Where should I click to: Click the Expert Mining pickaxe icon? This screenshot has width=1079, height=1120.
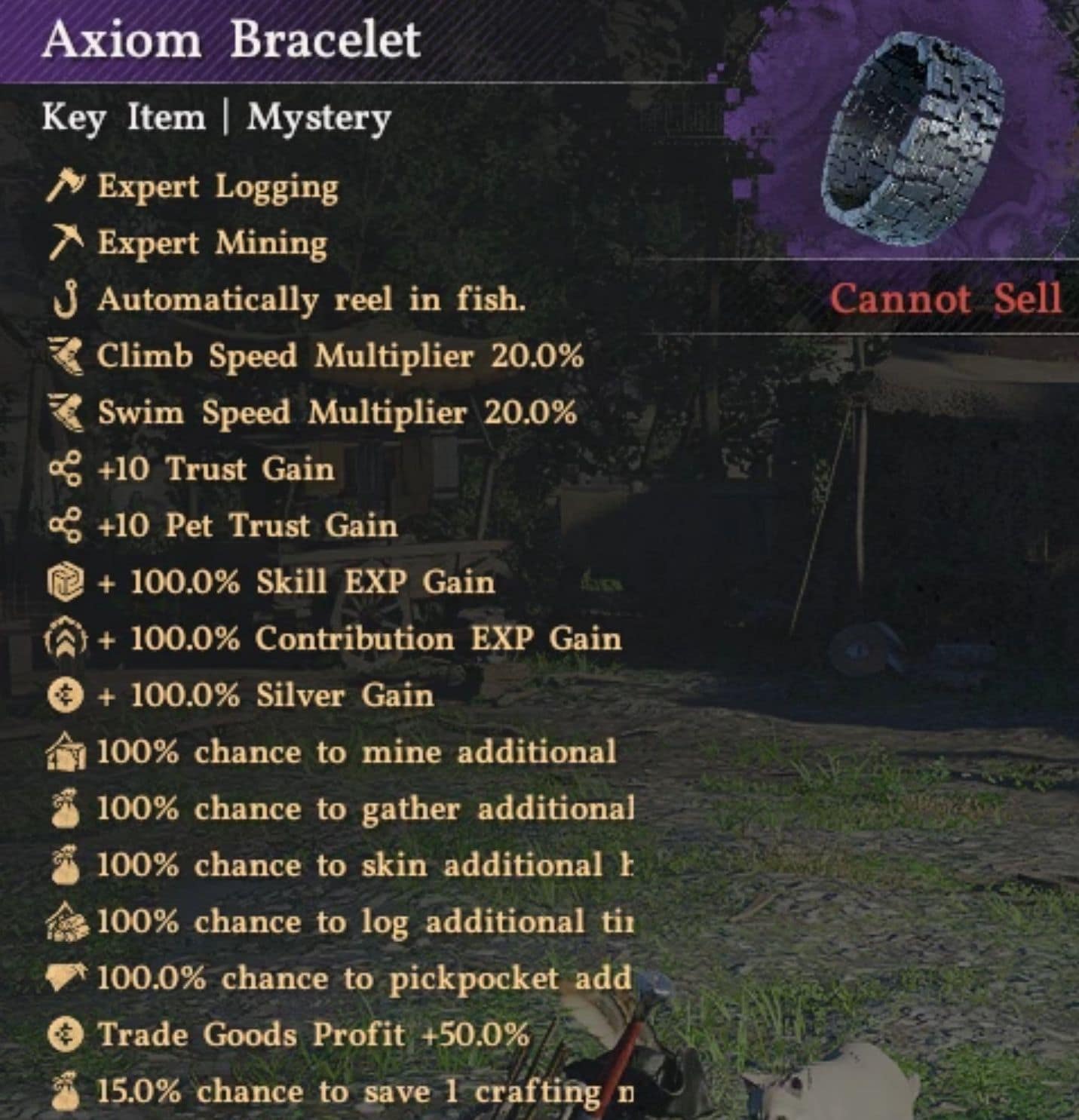click(66, 243)
